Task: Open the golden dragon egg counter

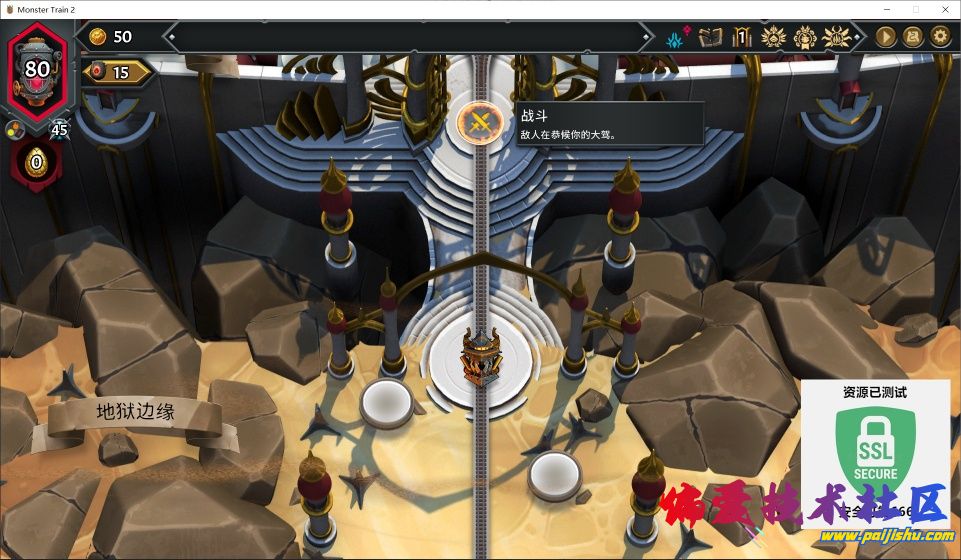Action: 37,162
